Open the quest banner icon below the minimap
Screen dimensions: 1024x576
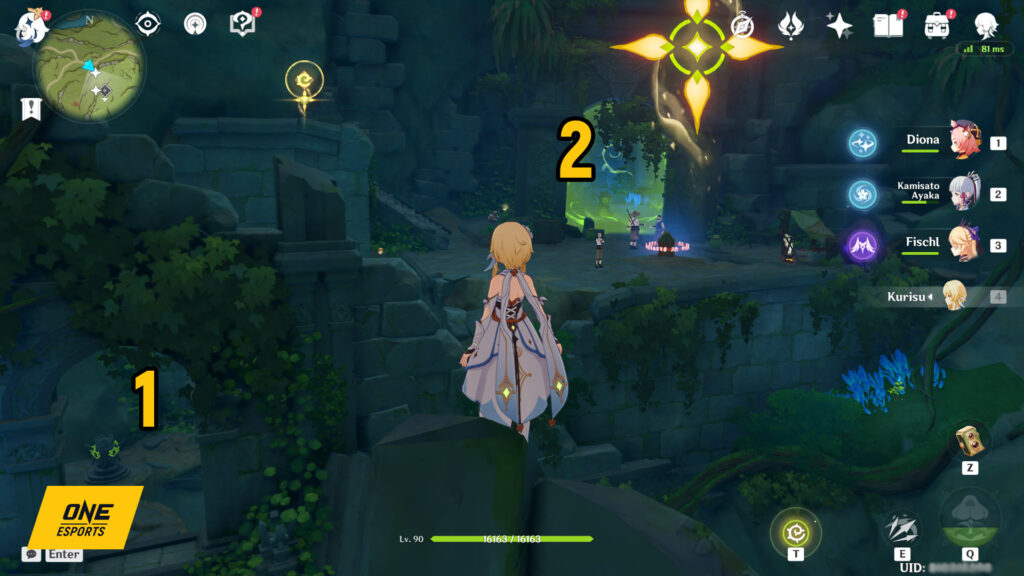[x=30, y=109]
